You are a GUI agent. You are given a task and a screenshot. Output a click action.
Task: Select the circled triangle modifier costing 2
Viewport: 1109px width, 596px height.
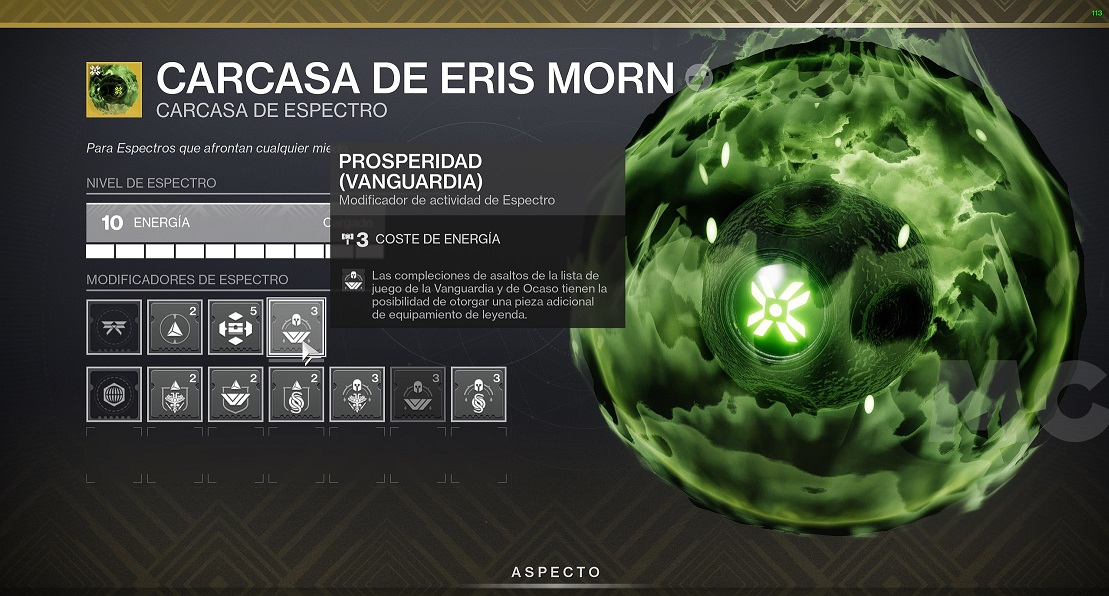click(175, 327)
